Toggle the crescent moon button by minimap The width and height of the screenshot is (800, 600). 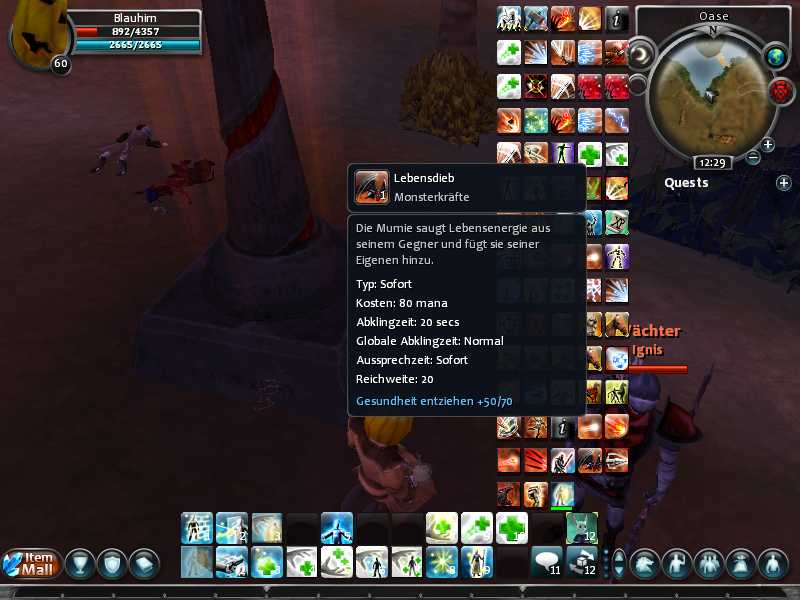tap(641, 52)
